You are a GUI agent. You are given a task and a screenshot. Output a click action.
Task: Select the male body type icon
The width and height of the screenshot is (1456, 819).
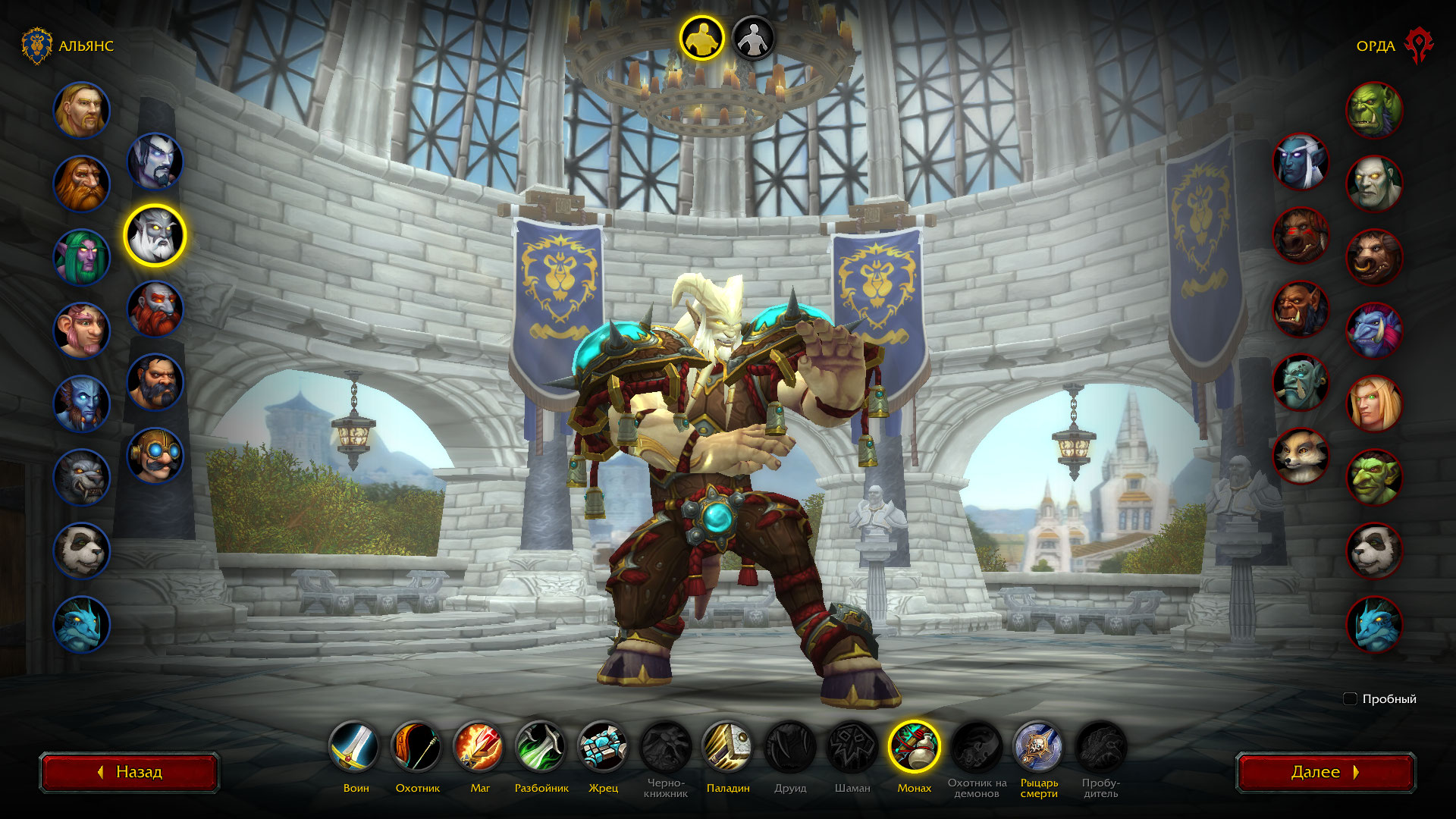(x=701, y=38)
